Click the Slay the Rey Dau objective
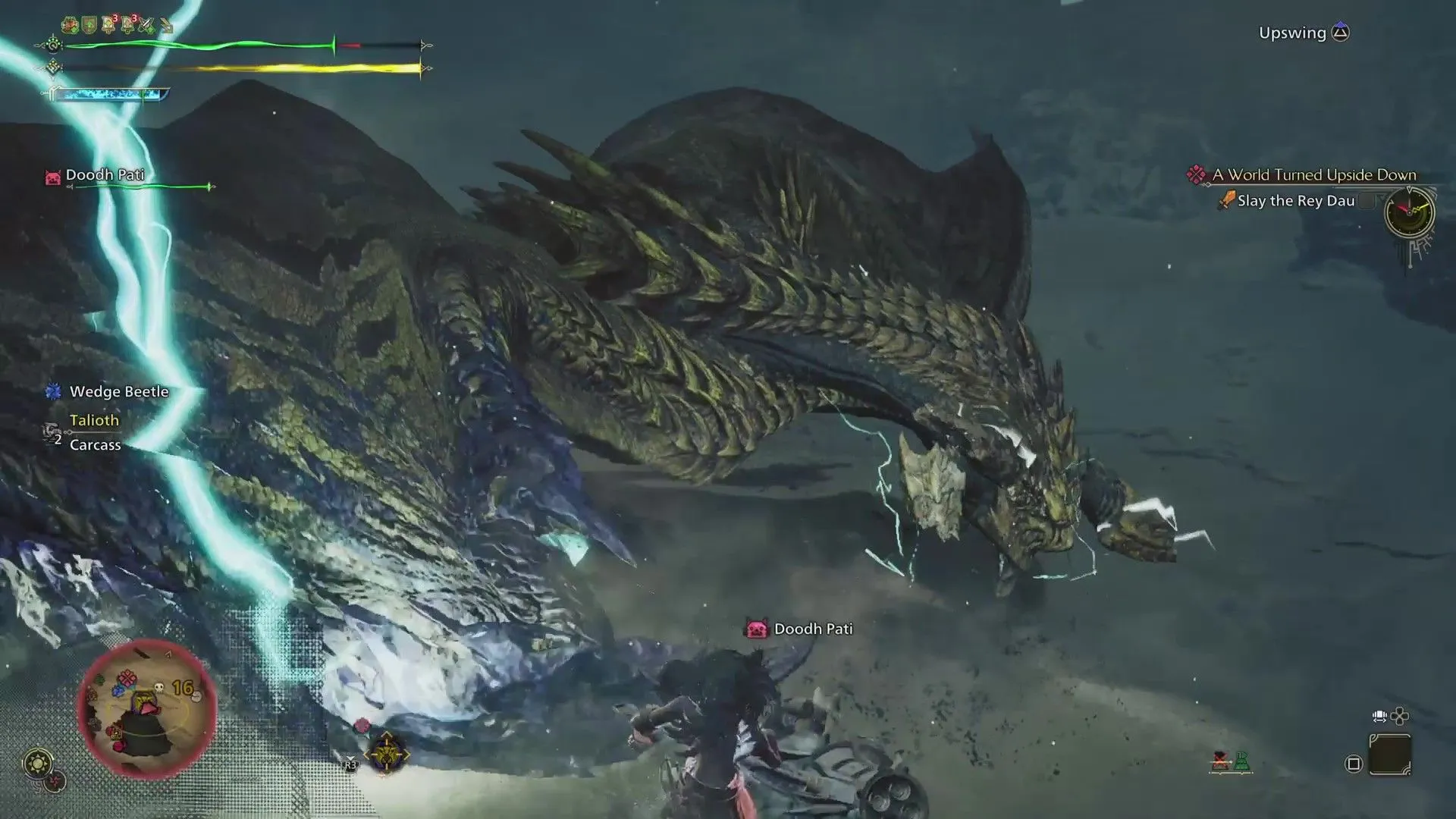The image size is (1456, 819). coord(1295,201)
